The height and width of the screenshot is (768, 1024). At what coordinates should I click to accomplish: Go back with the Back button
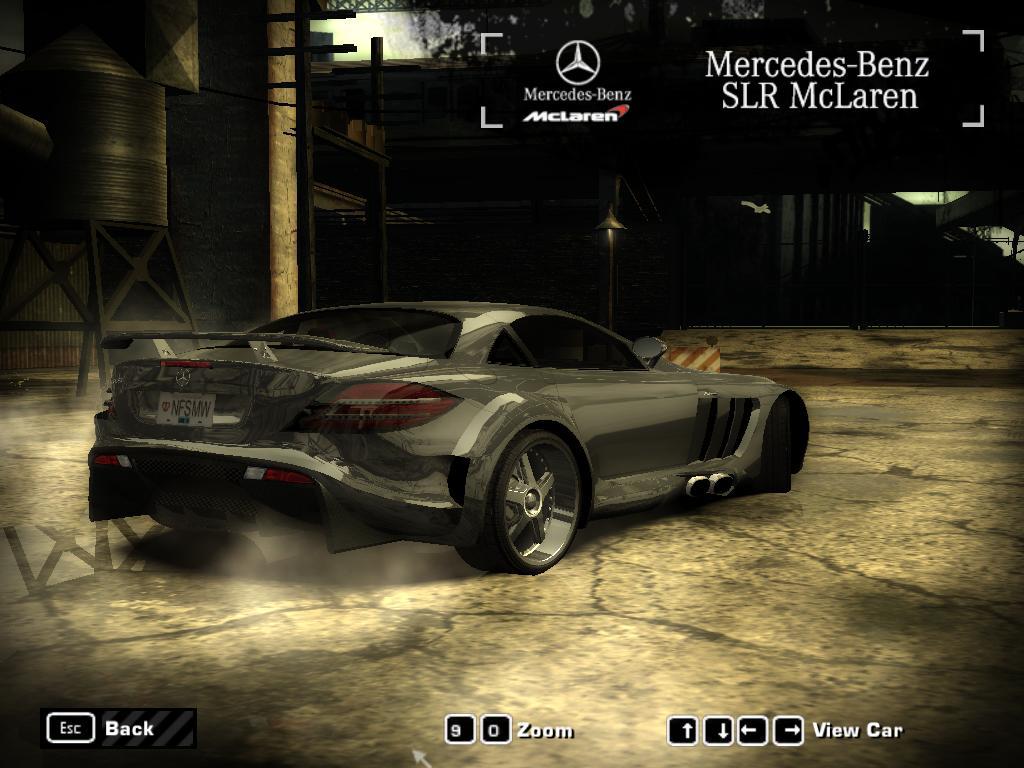118,728
